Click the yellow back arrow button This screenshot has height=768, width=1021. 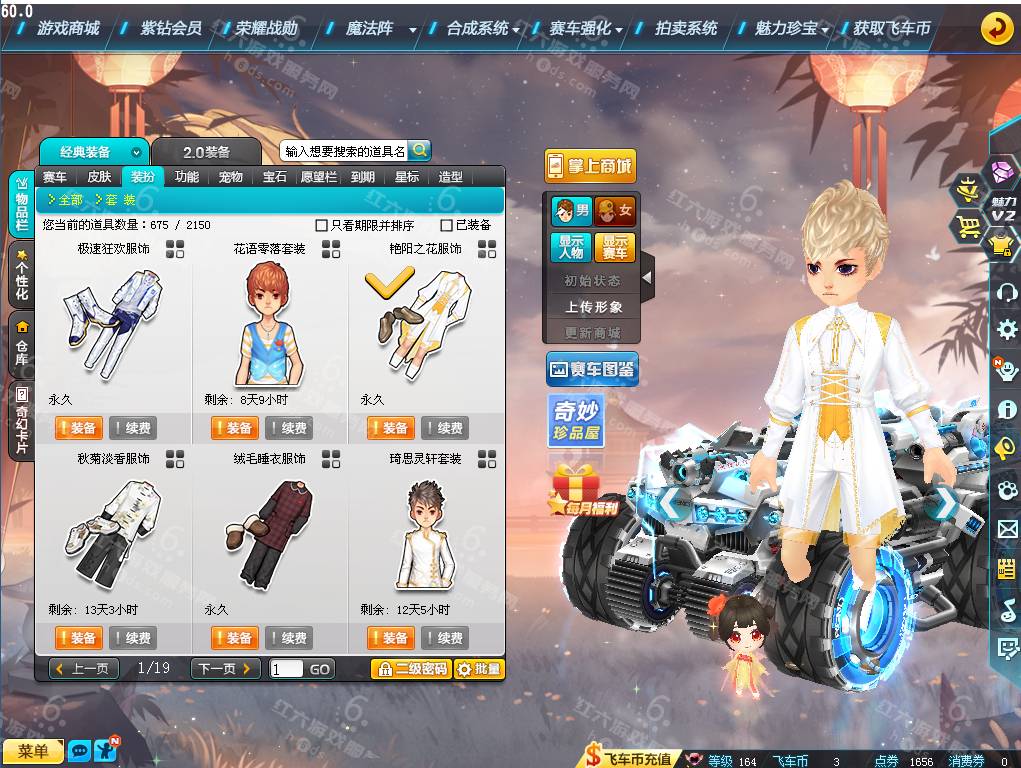tap(996, 28)
